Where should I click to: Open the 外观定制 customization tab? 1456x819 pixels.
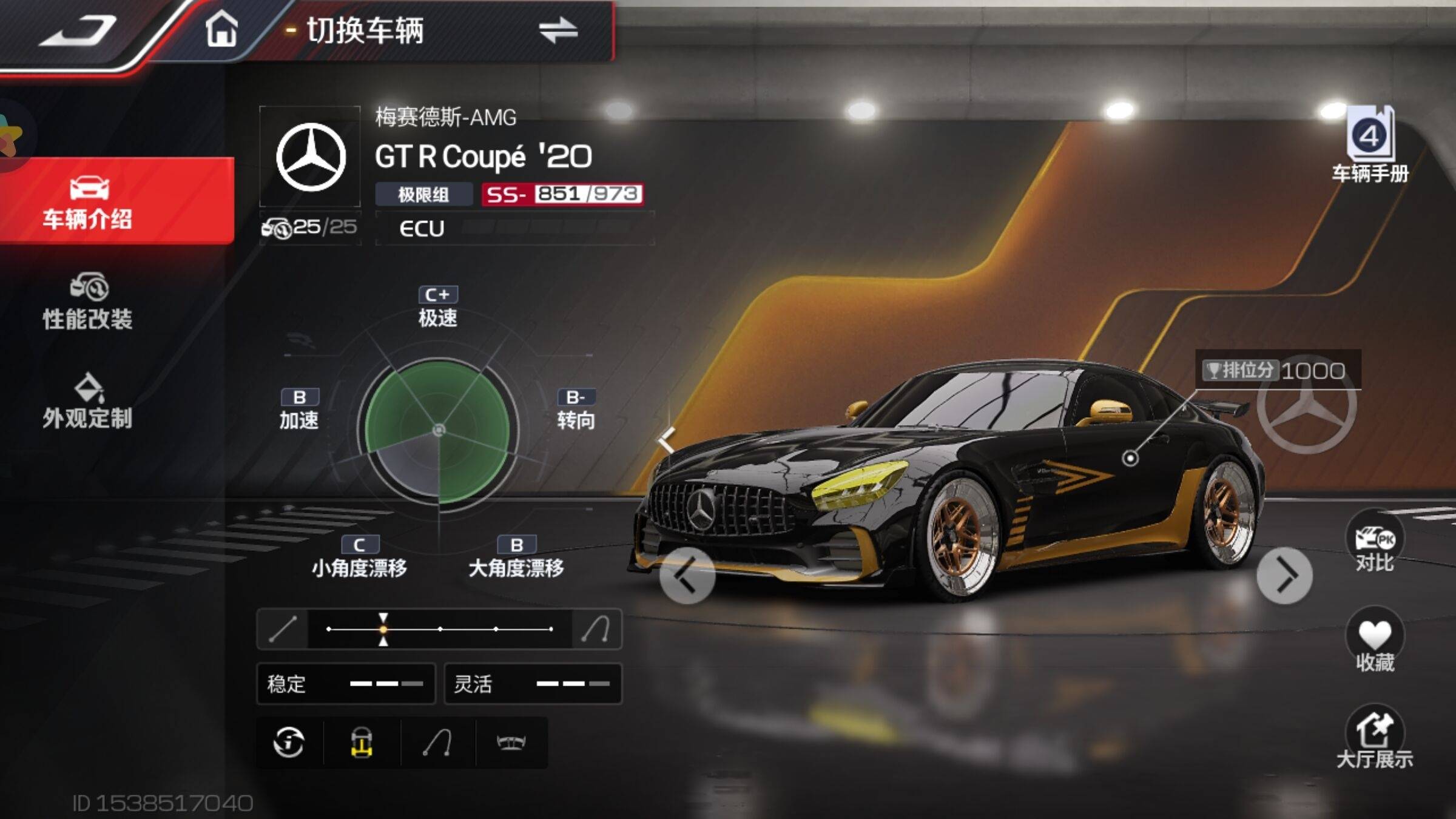click(88, 401)
